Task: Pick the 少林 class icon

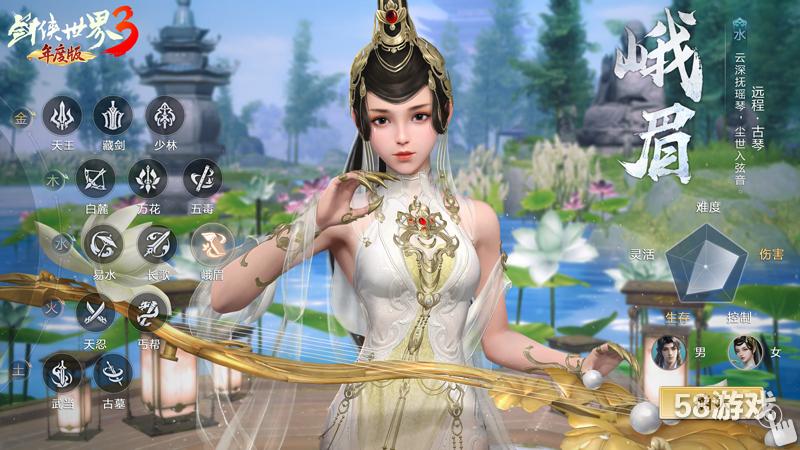Action: tap(165, 117)
